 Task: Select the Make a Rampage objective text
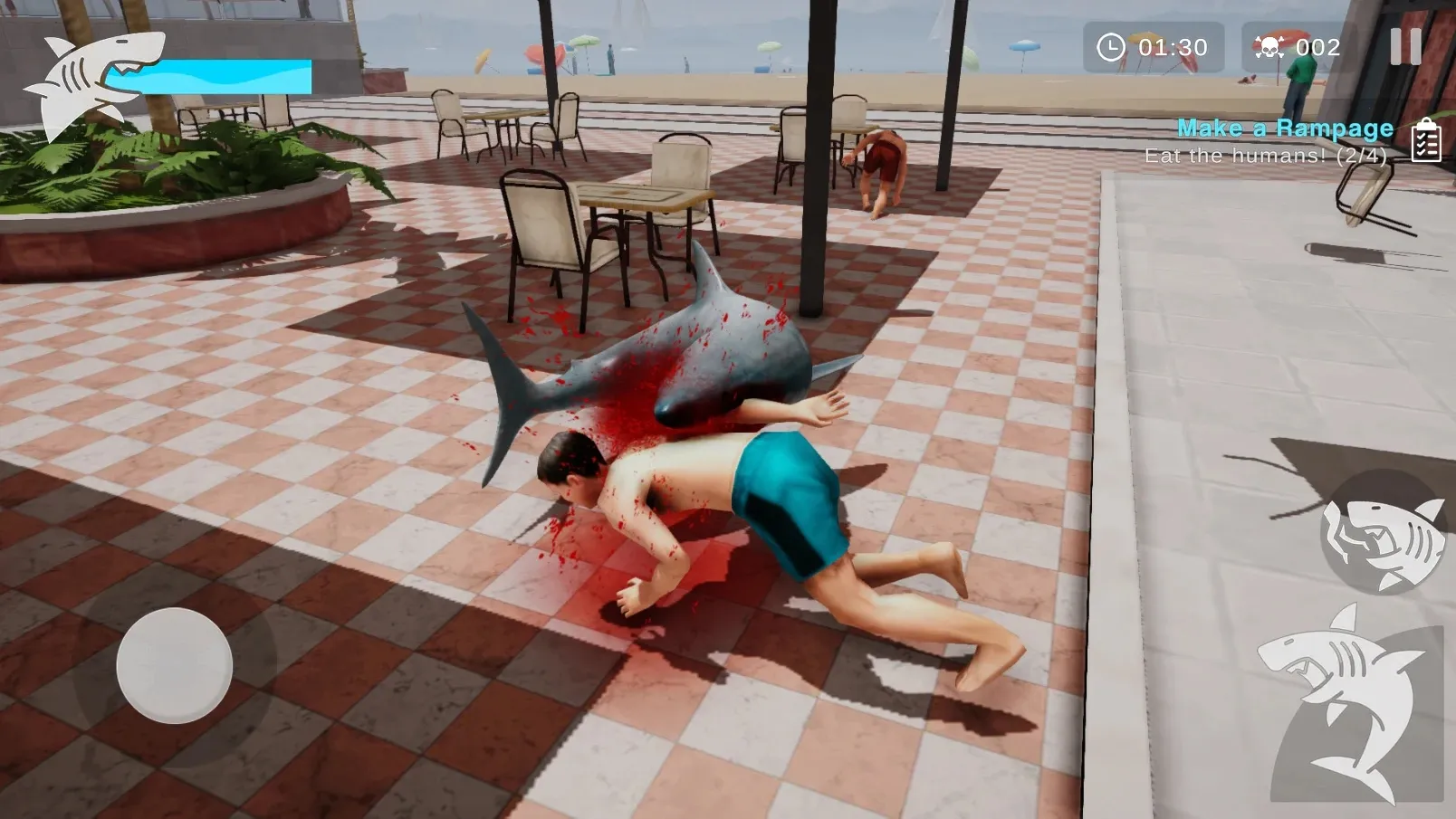(x=1284, y=129)
